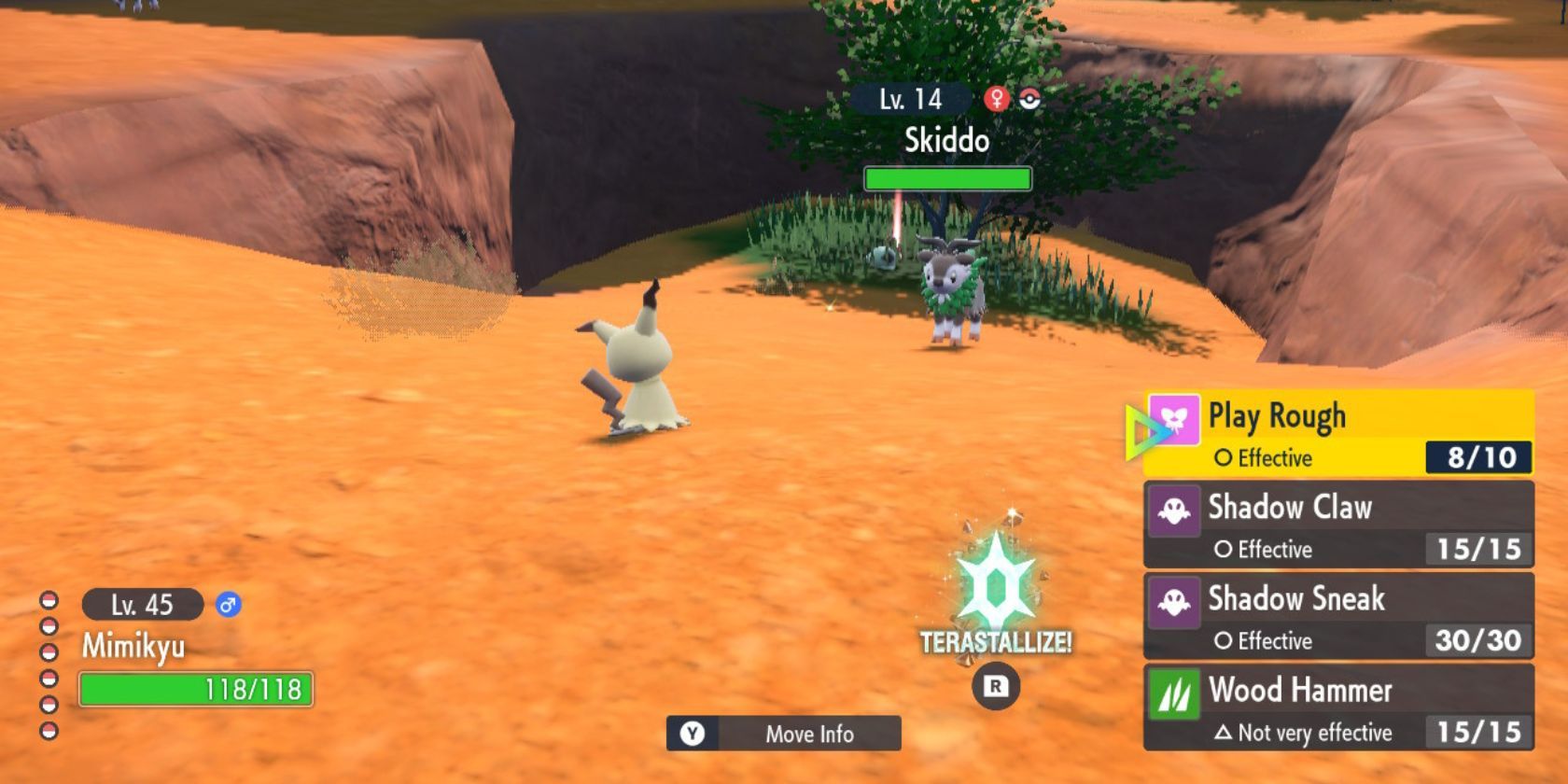The height and width of the screenshot is (784, 1568).
Task: Use the Shadow Sneak move
Action: tap(1338, 617)
